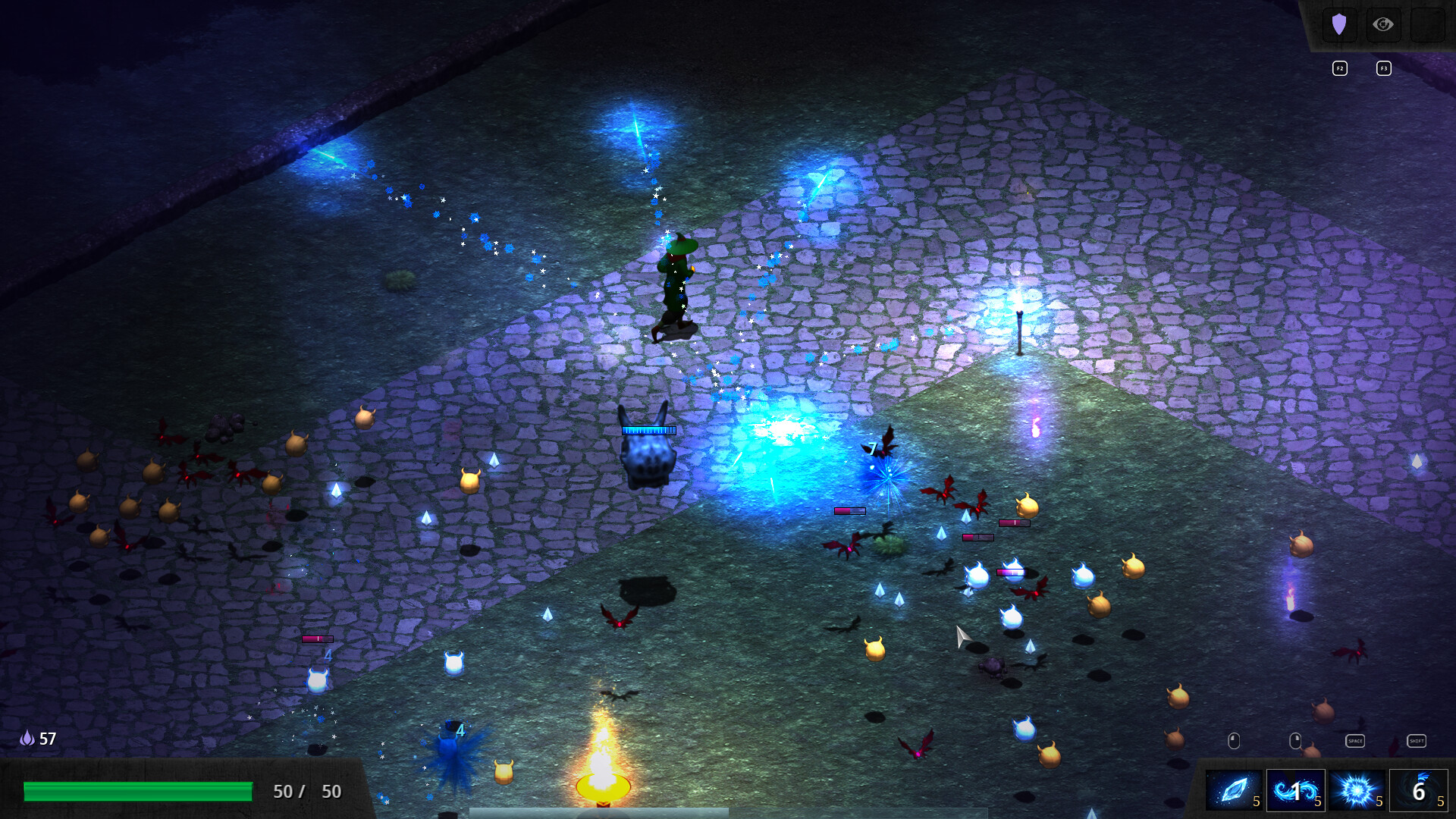1456x819 pixels.
Task: Toggle the rotating eye ability
Action: pyautogui.click(x=1383, y=24)
